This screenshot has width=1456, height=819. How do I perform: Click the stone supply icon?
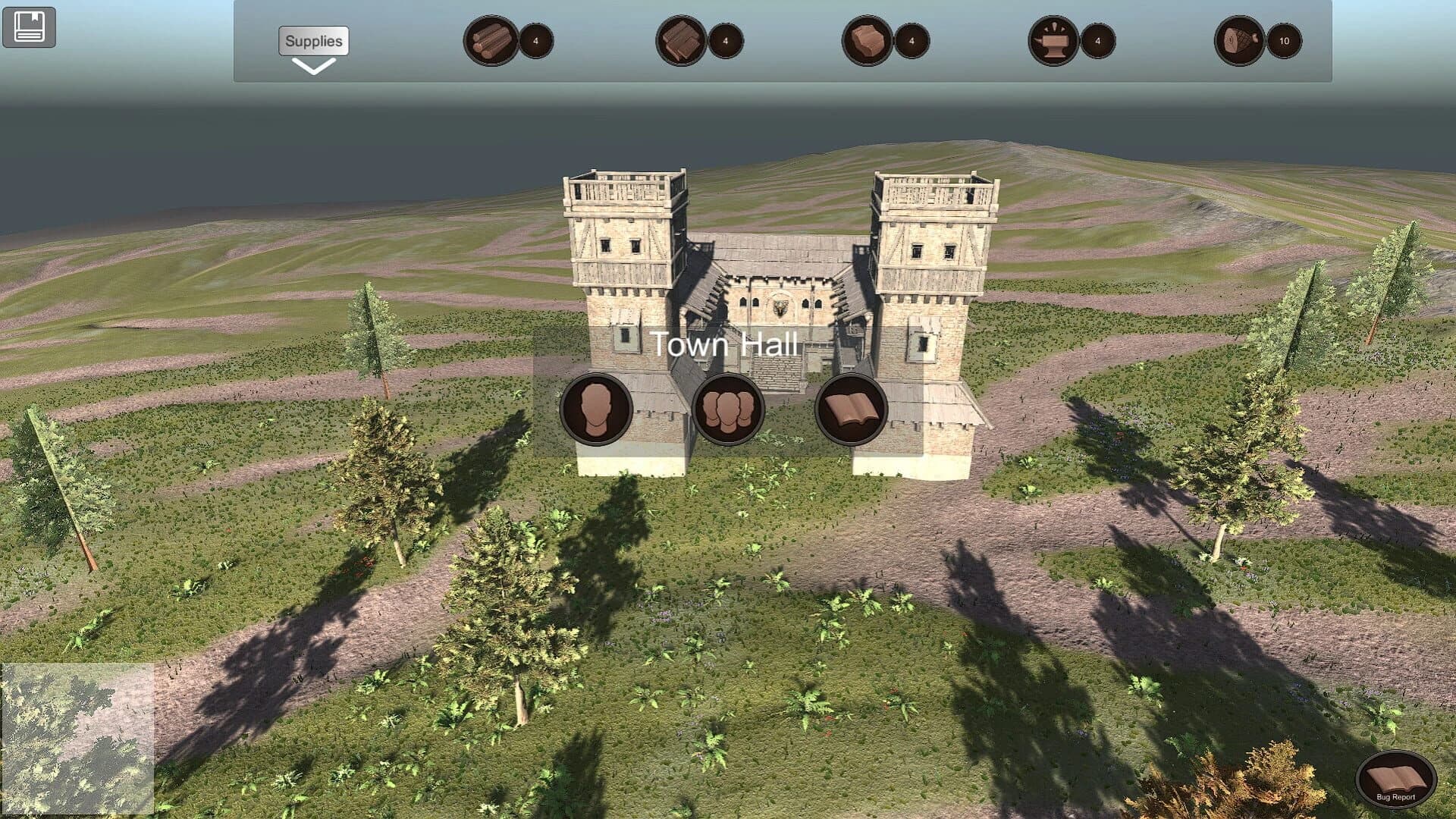tap(868, 41)
